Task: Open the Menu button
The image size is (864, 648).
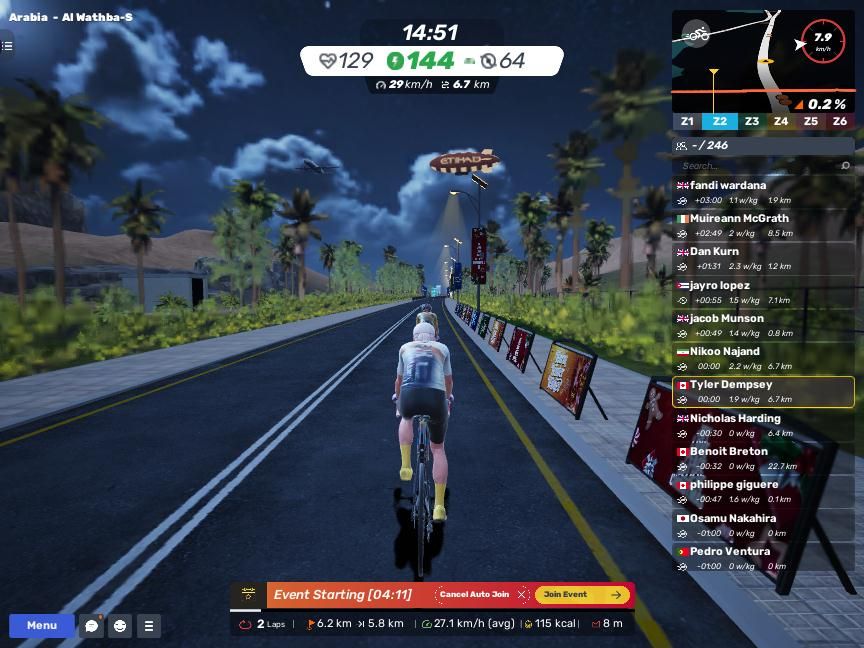Action: (41, 626)
